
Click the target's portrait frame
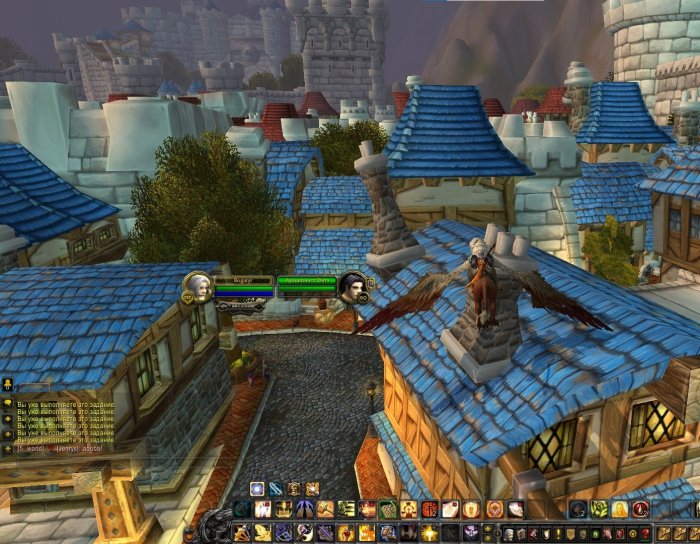[x=352, y=286]
